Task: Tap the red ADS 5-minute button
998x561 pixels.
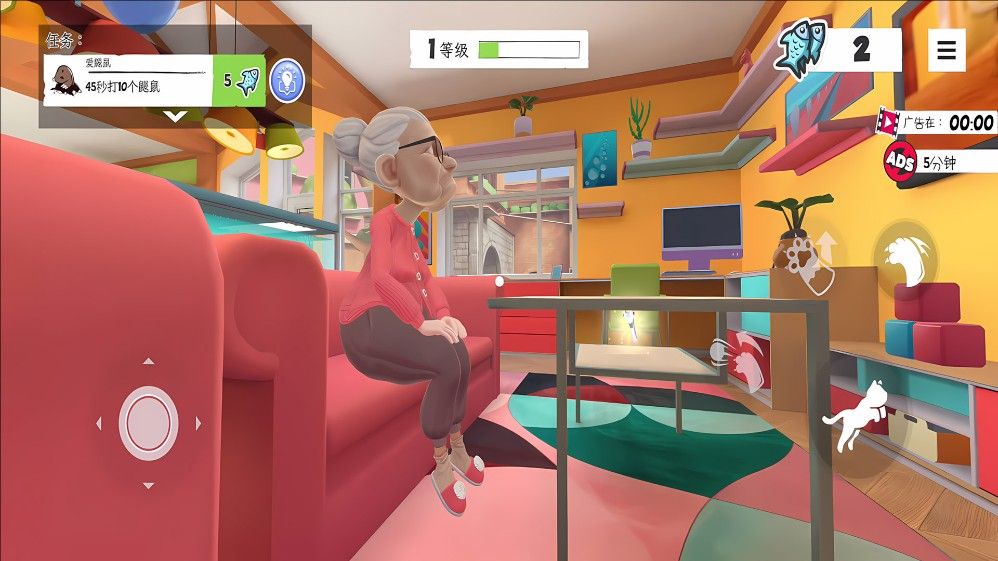Action: pyautogui.click(x=901, y=160)
